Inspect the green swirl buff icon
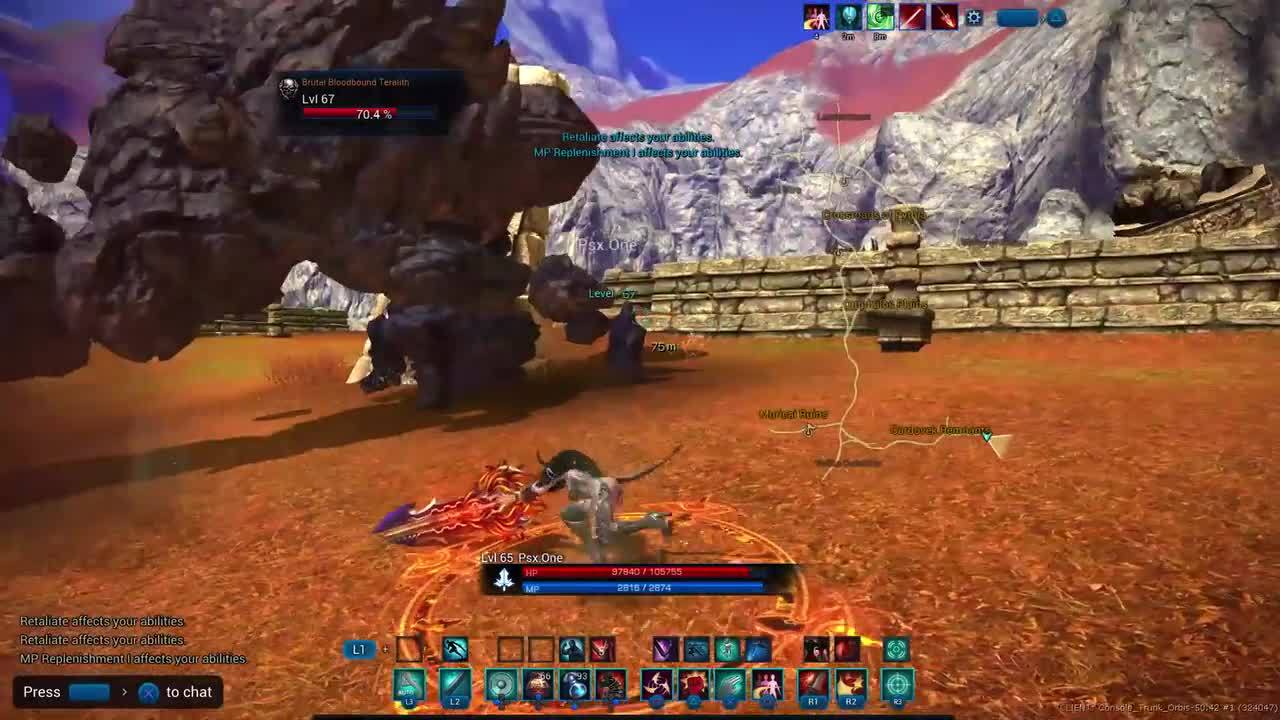 tap(880, 17)
